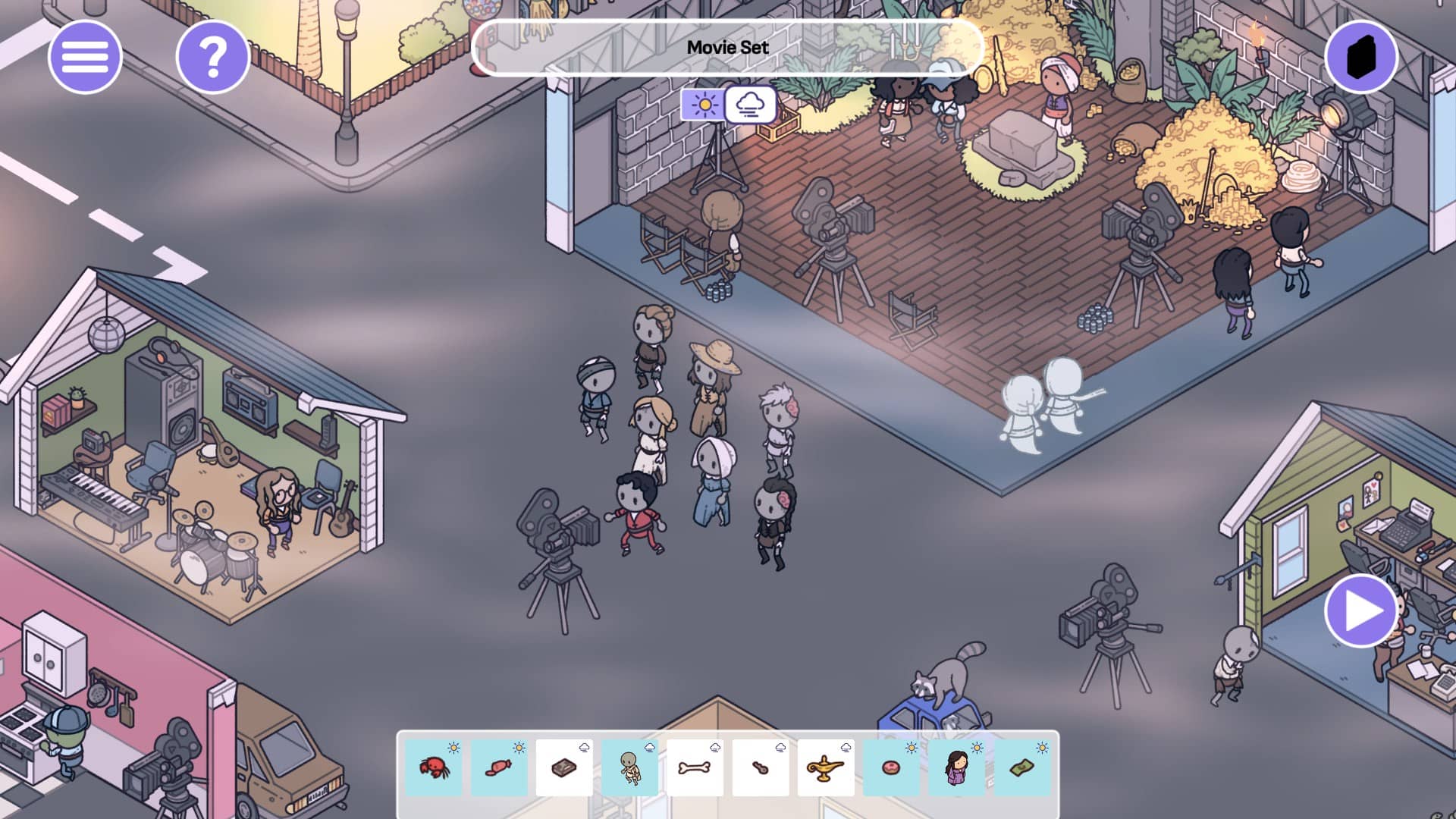Open the black book icon button
Viewport: 1456px width, 819px height.
1361,57
